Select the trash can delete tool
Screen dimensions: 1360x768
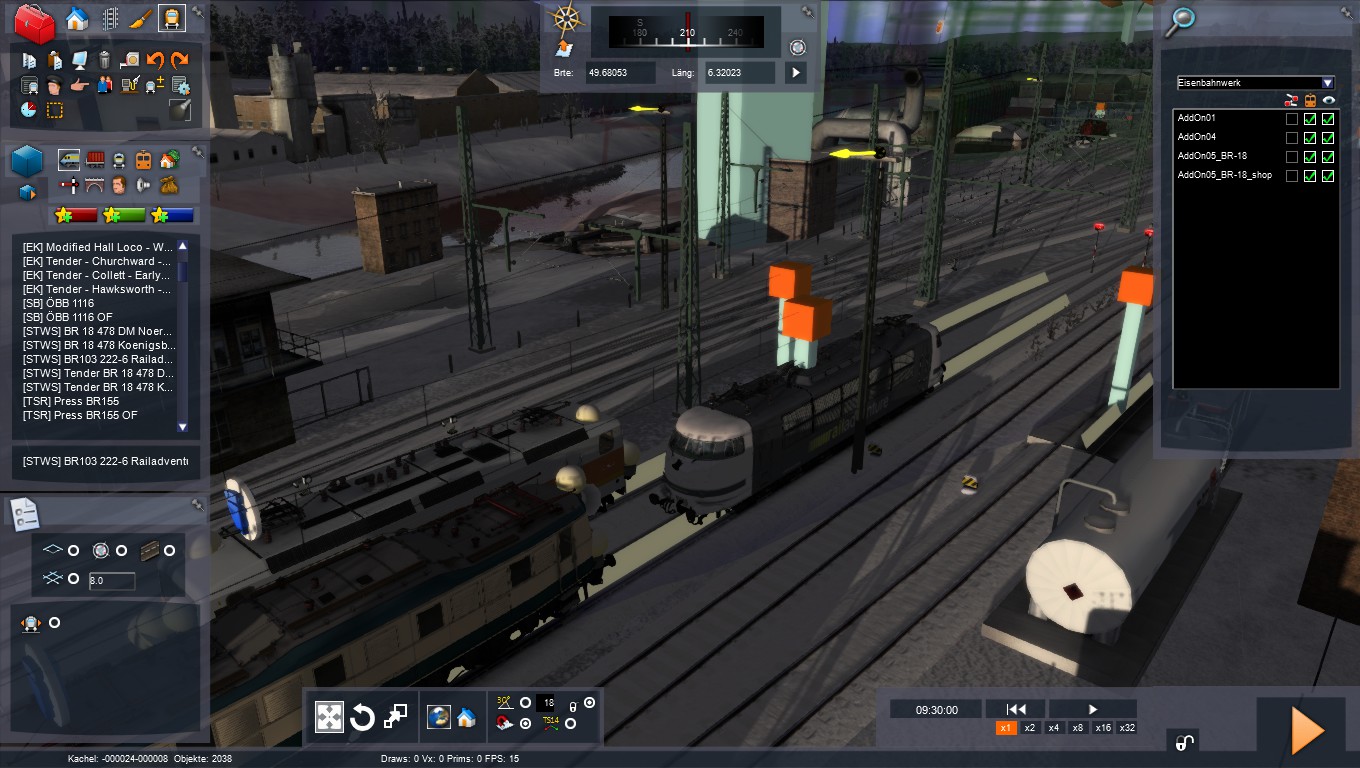[105, 61]
